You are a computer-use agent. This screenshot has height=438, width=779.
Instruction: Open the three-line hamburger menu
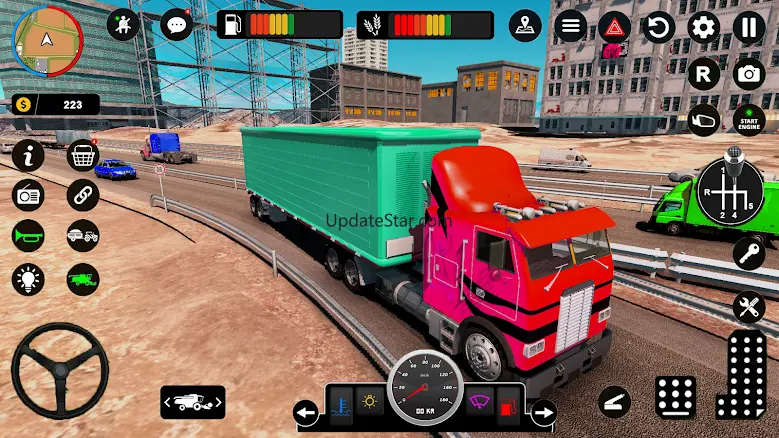571,26
